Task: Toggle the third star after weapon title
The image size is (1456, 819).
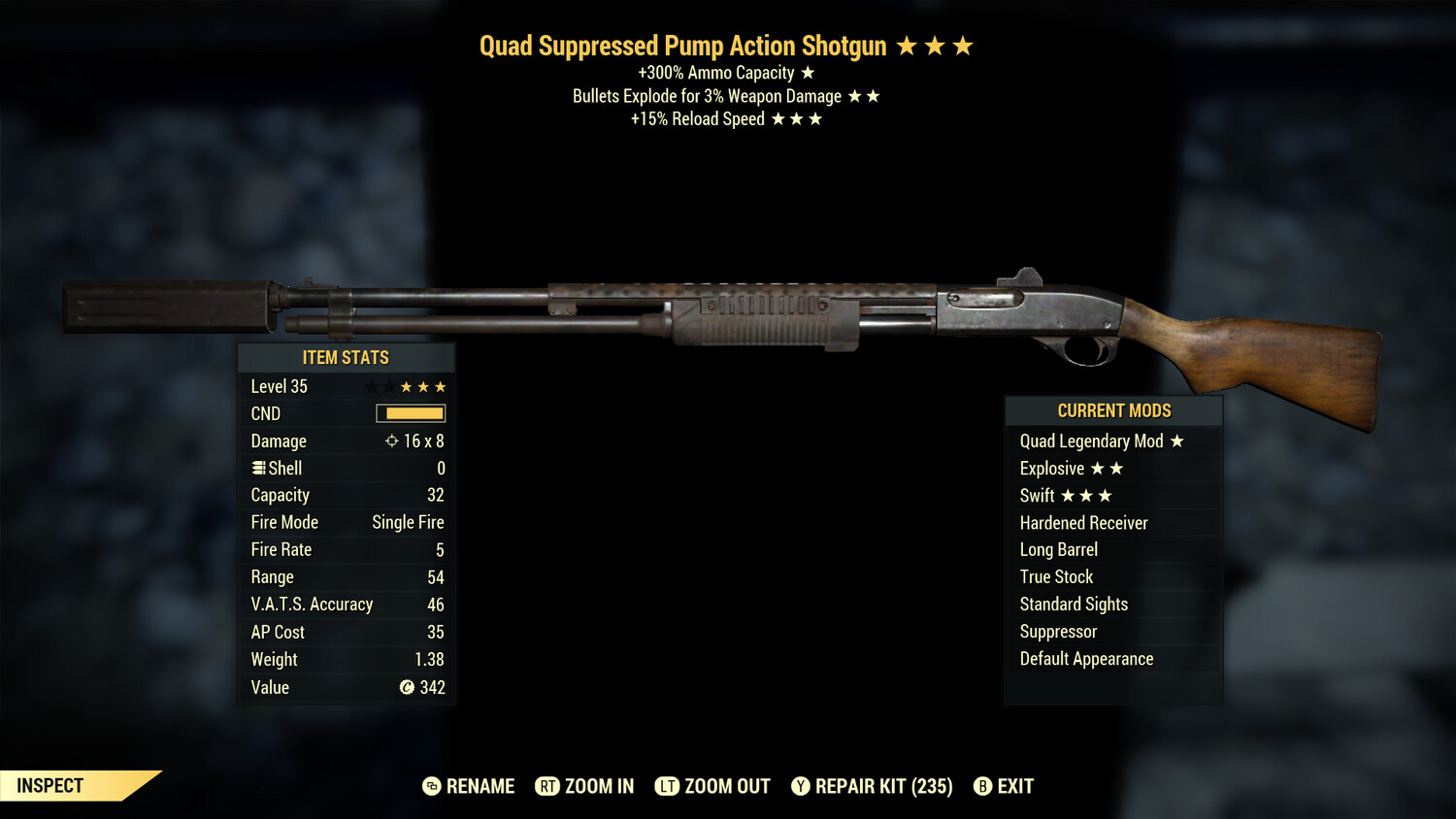Action: 964,45
